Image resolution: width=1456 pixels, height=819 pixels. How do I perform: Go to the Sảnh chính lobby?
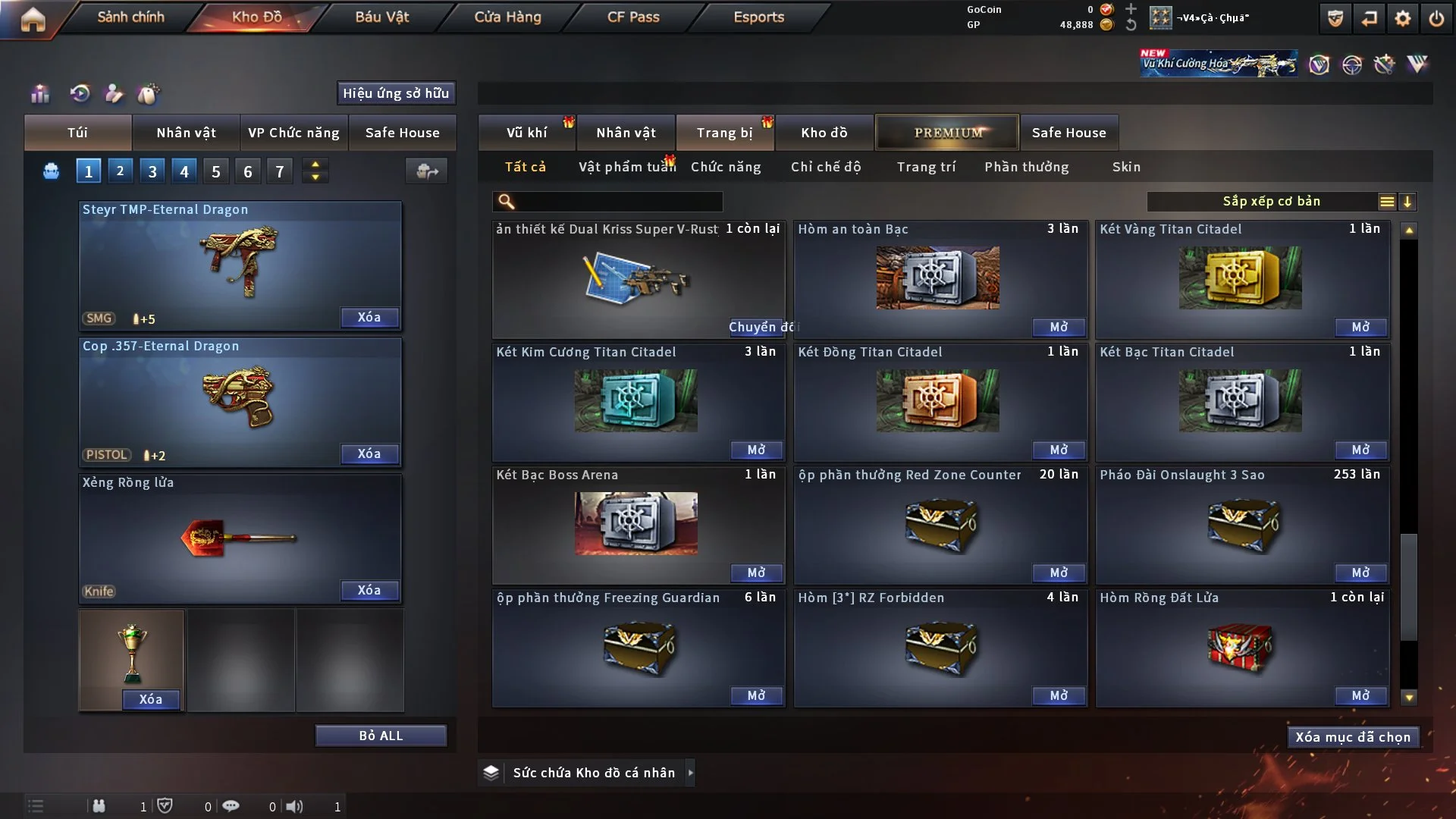(x=130, y=17)
